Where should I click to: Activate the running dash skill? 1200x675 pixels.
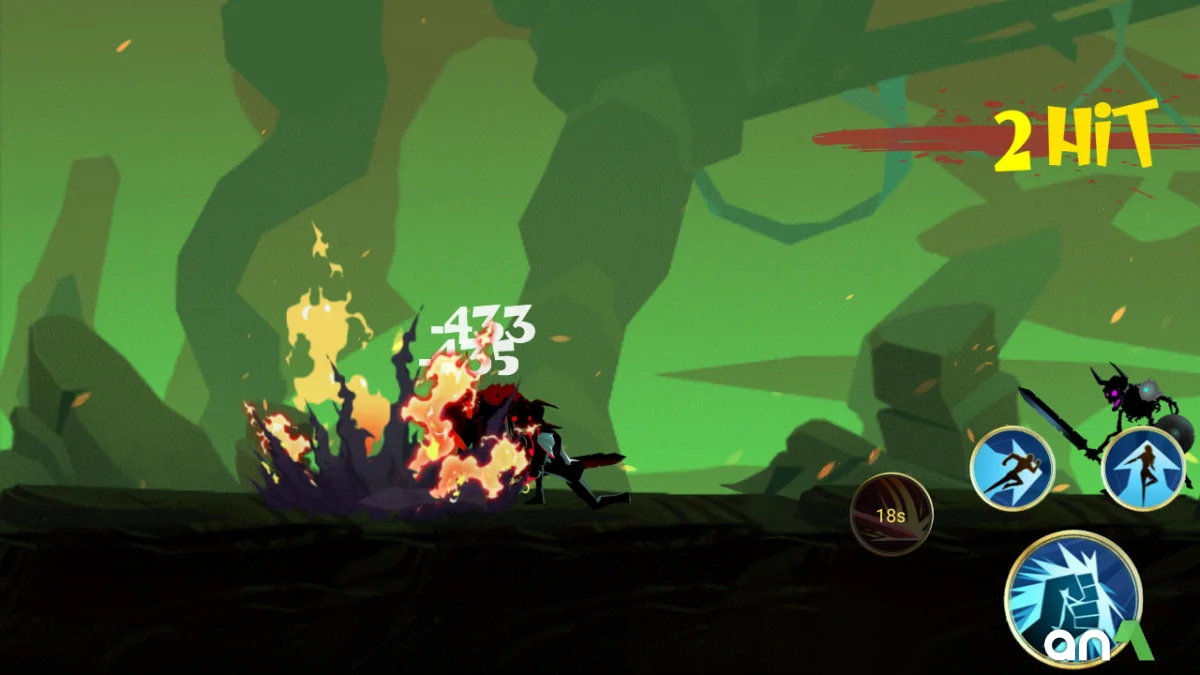pyautogui.click(x=1012, y=468)
